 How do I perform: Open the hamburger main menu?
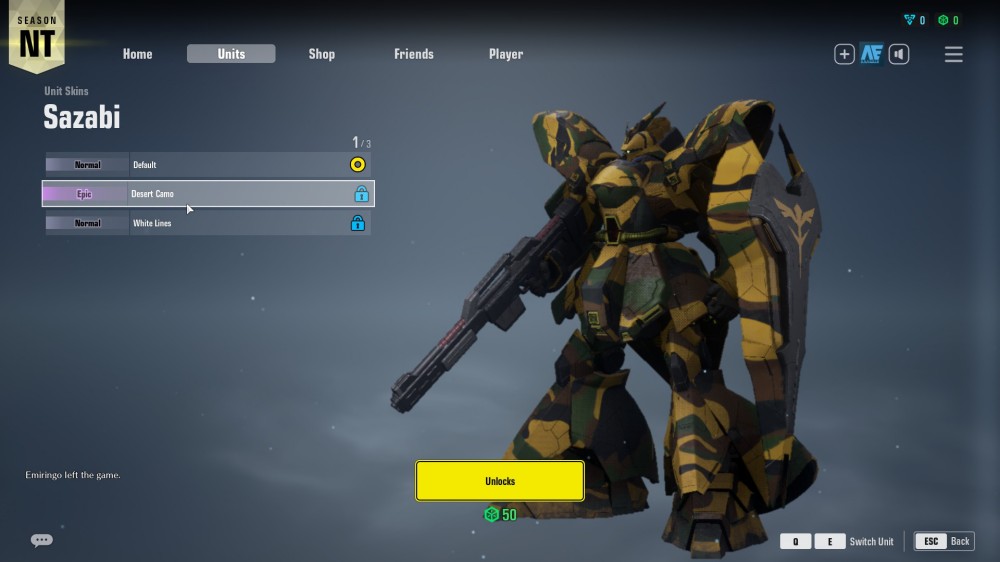[x=954, y=55]
